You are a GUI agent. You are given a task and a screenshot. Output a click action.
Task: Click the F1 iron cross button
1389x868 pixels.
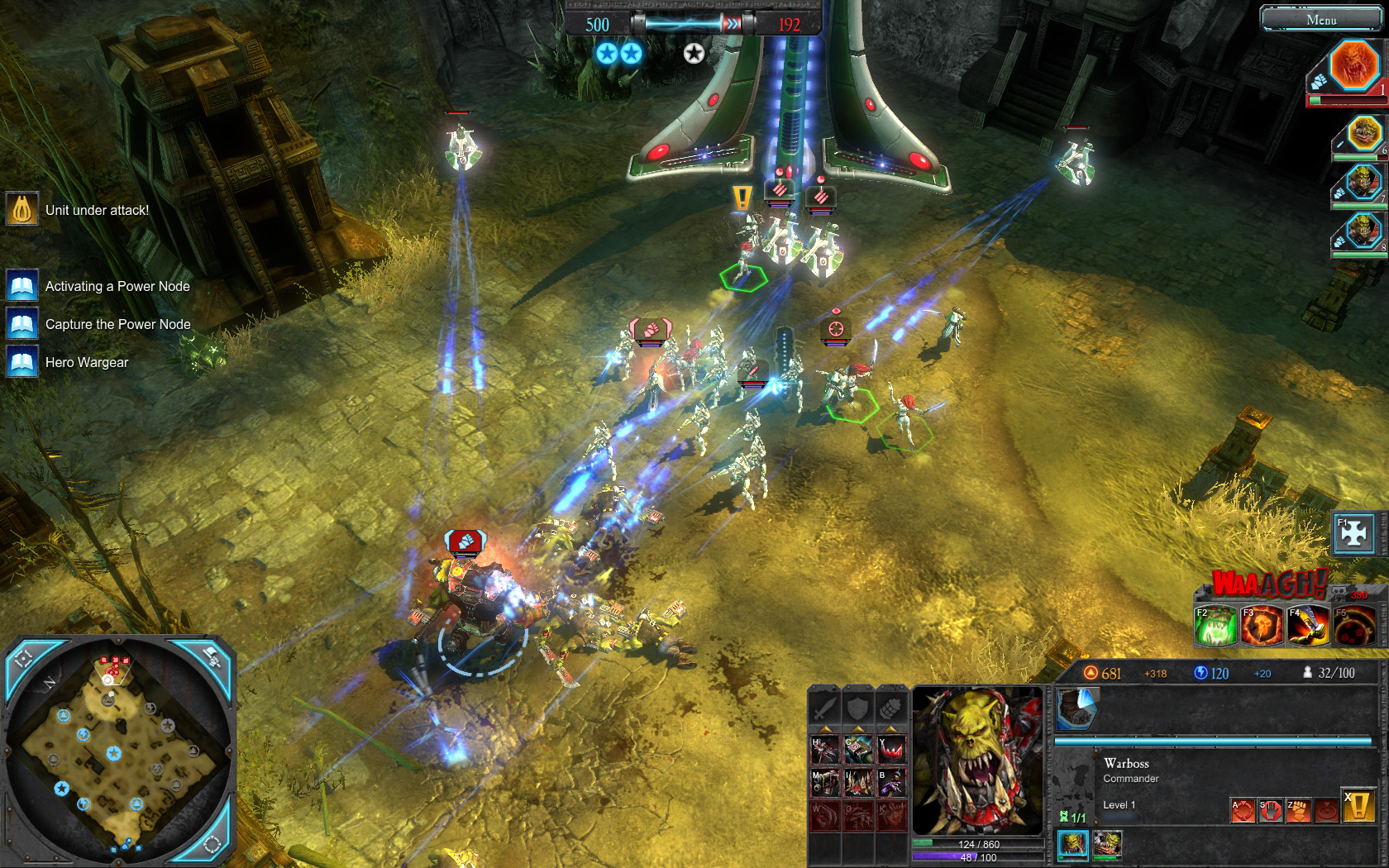(x=1354, y=533)
